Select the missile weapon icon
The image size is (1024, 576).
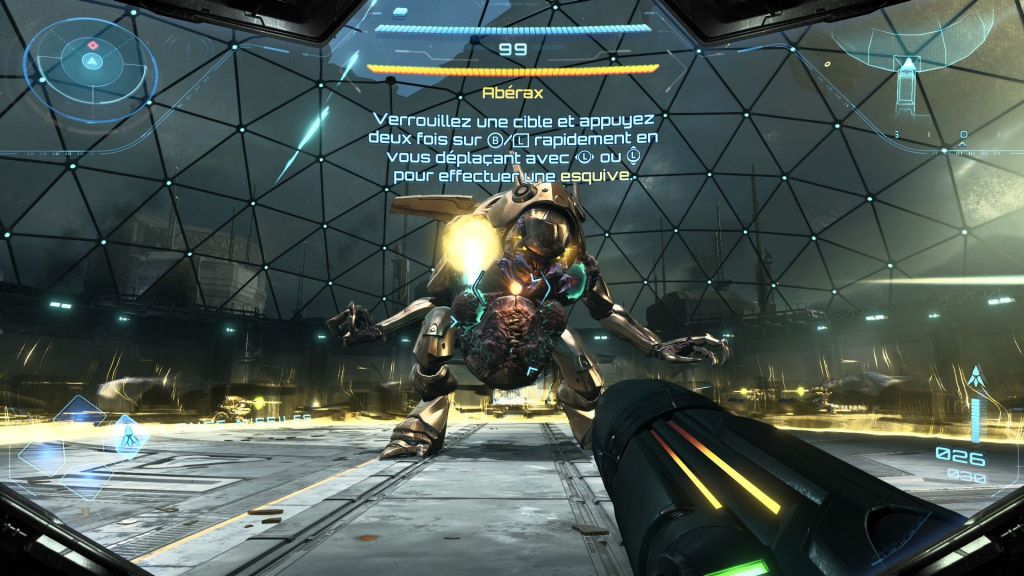point(975,379)
